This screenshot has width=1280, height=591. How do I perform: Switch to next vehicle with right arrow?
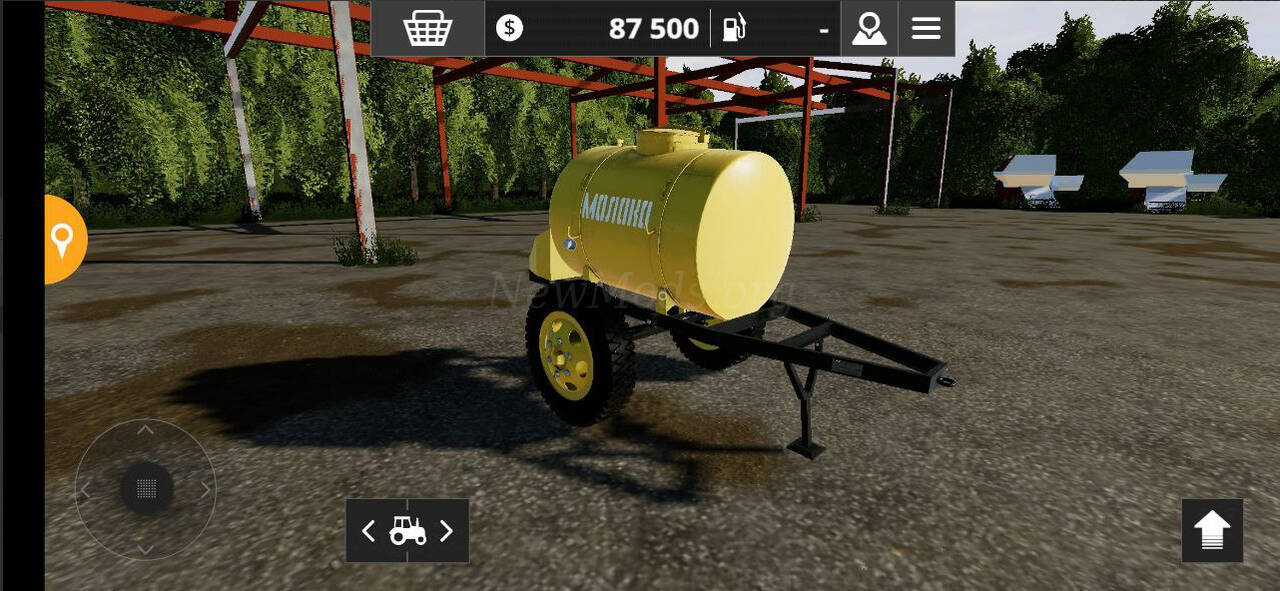446,531
